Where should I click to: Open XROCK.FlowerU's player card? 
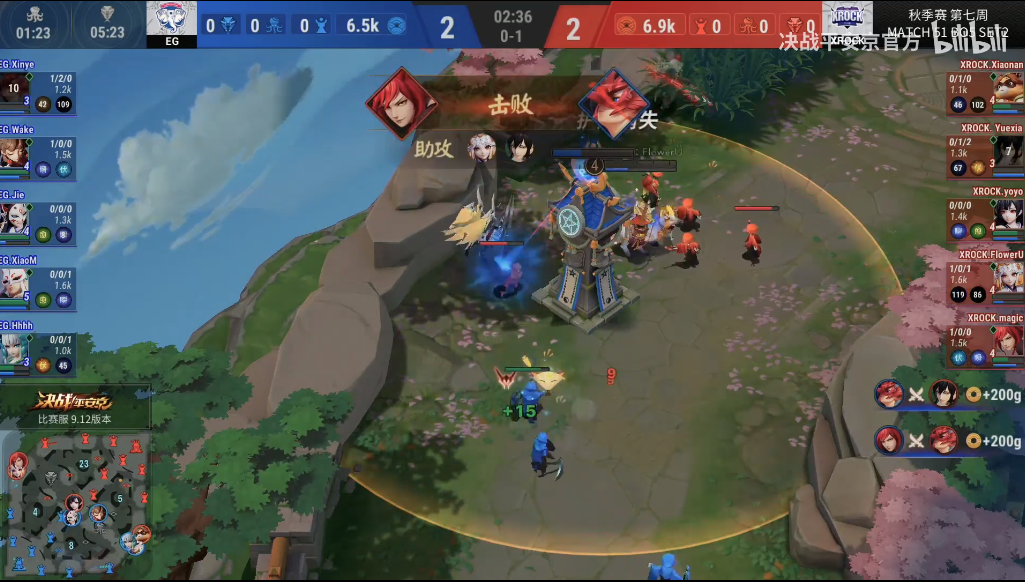point(986,275)
